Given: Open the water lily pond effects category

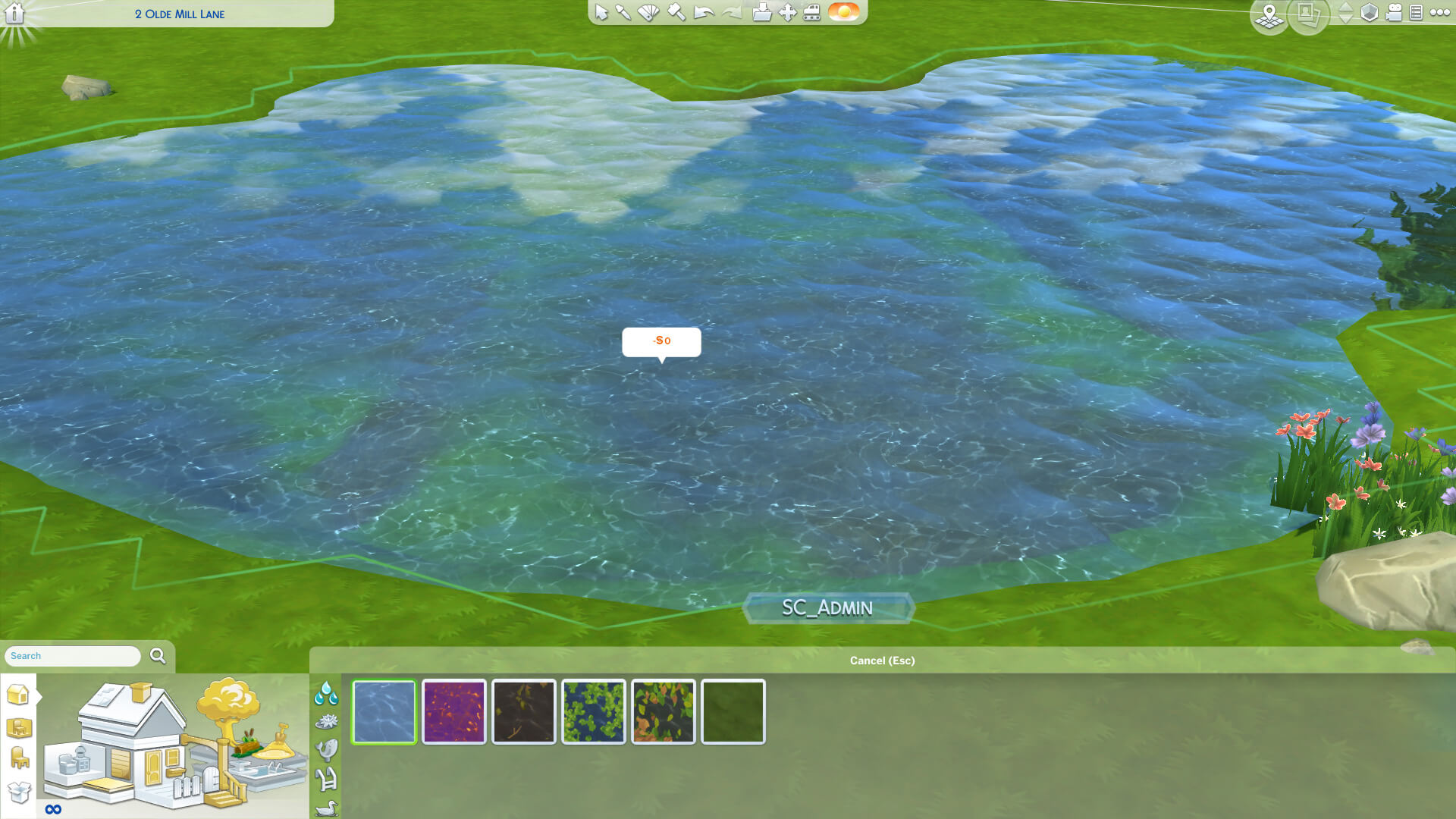Looking at the screenshot, I should (x=327, y=721).
